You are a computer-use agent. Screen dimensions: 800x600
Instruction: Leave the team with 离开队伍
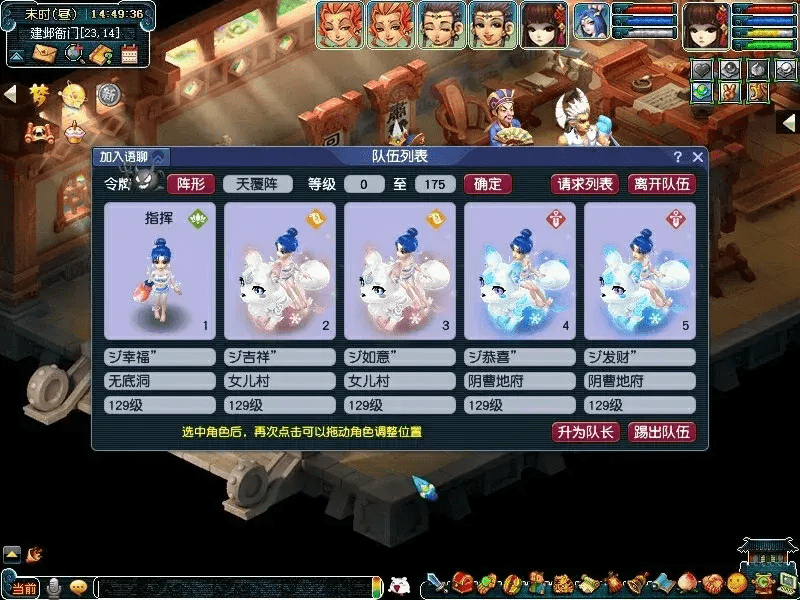[661, 184]
